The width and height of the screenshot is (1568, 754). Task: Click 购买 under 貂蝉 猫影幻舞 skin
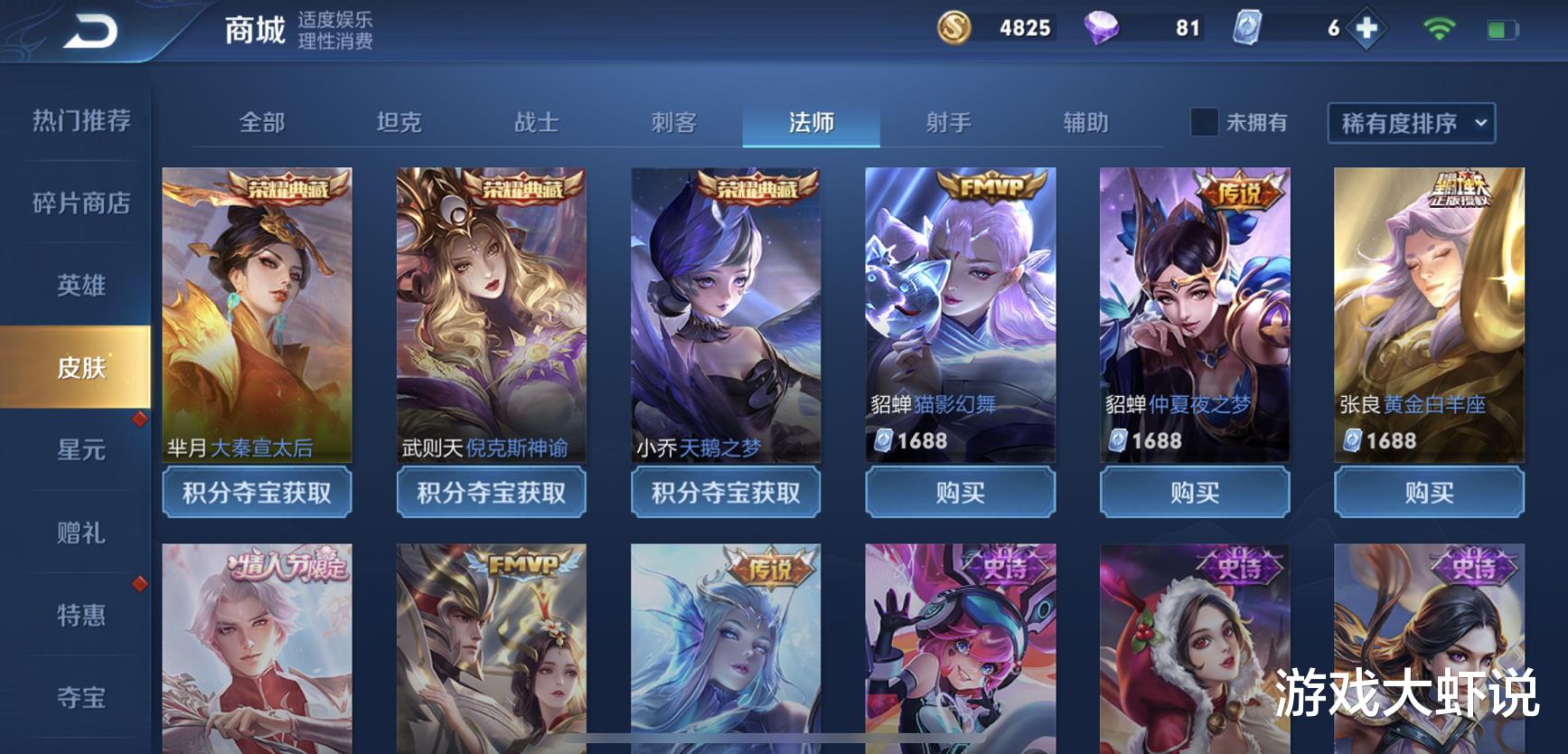click(959, 493)
